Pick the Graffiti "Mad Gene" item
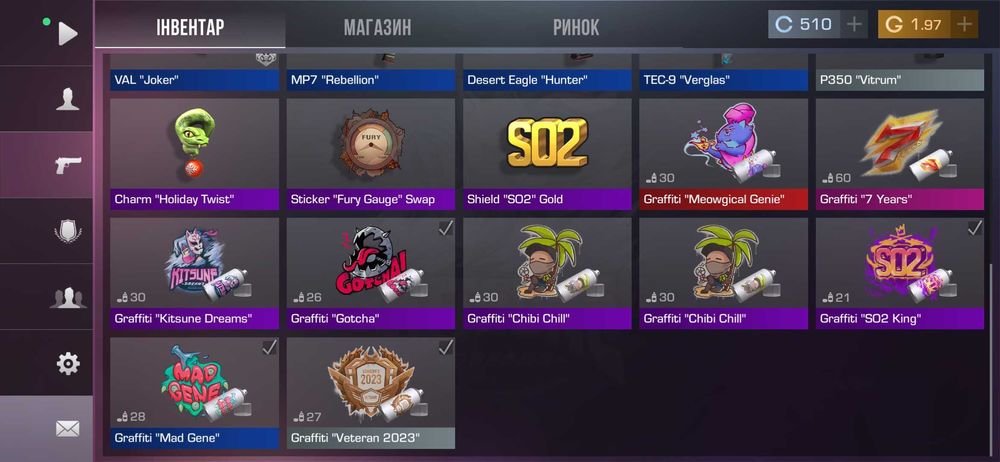 (x=194, y=392)
